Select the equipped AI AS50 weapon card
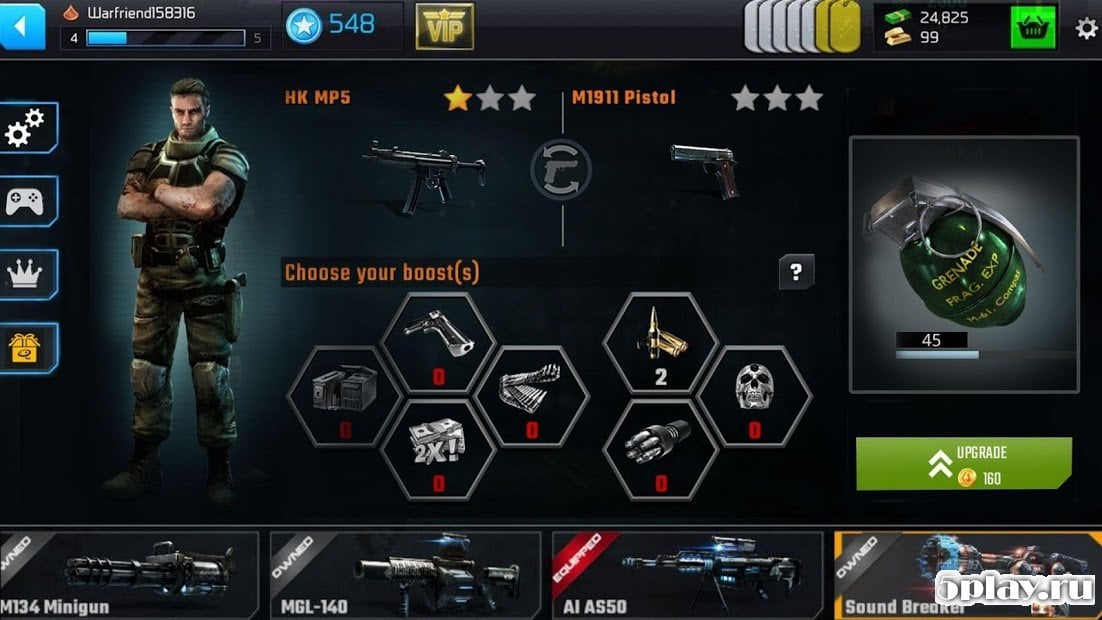 (x=686, y=575)
